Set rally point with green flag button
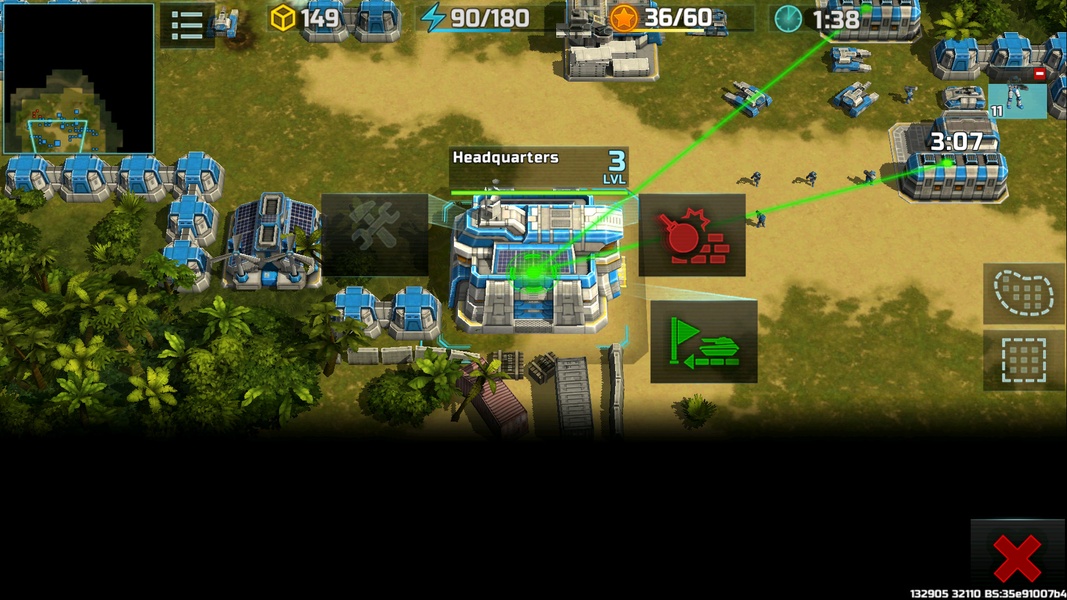 pos(704,342)
